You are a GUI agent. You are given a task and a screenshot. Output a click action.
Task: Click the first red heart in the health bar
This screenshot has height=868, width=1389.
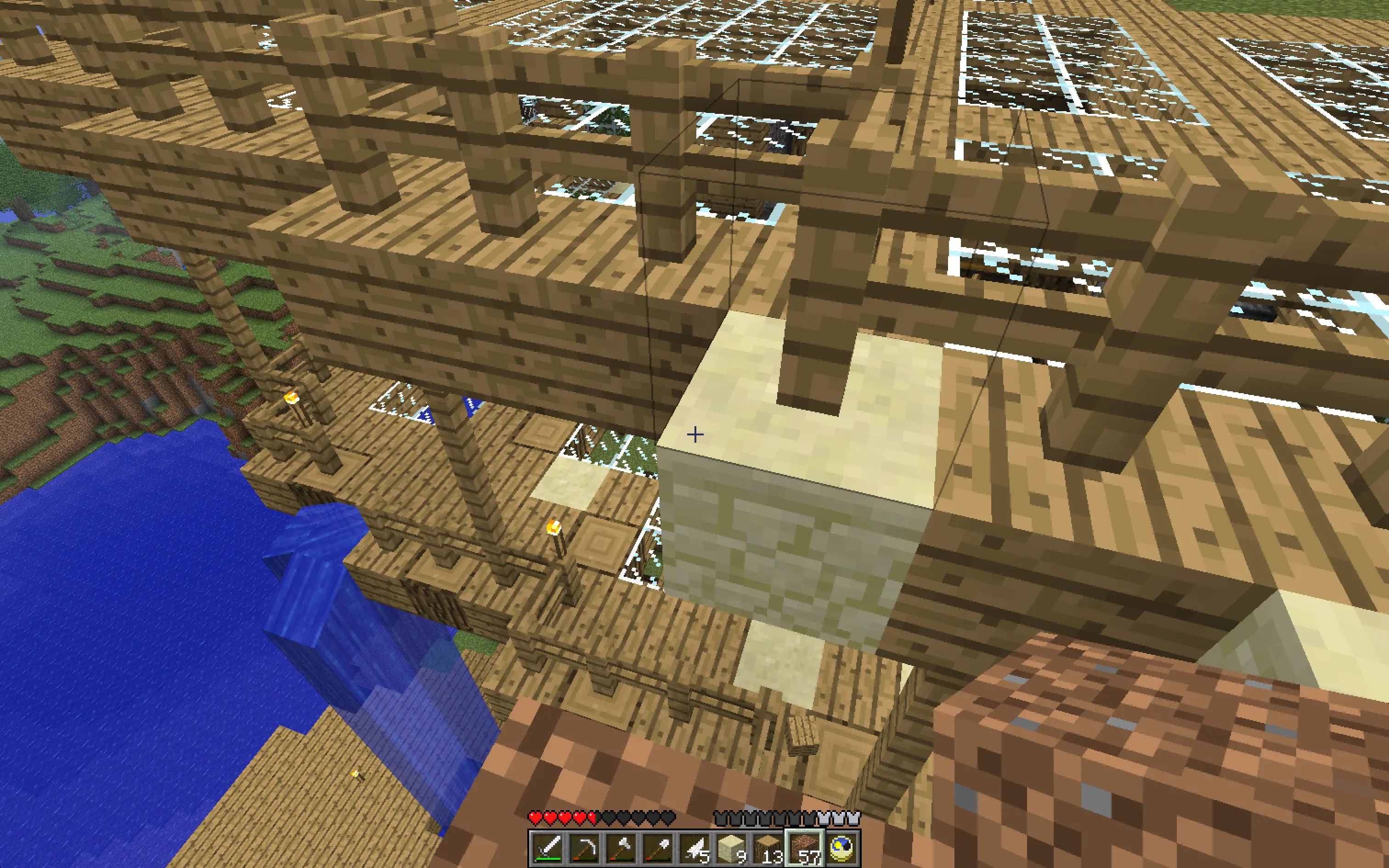tap(536, 817)
